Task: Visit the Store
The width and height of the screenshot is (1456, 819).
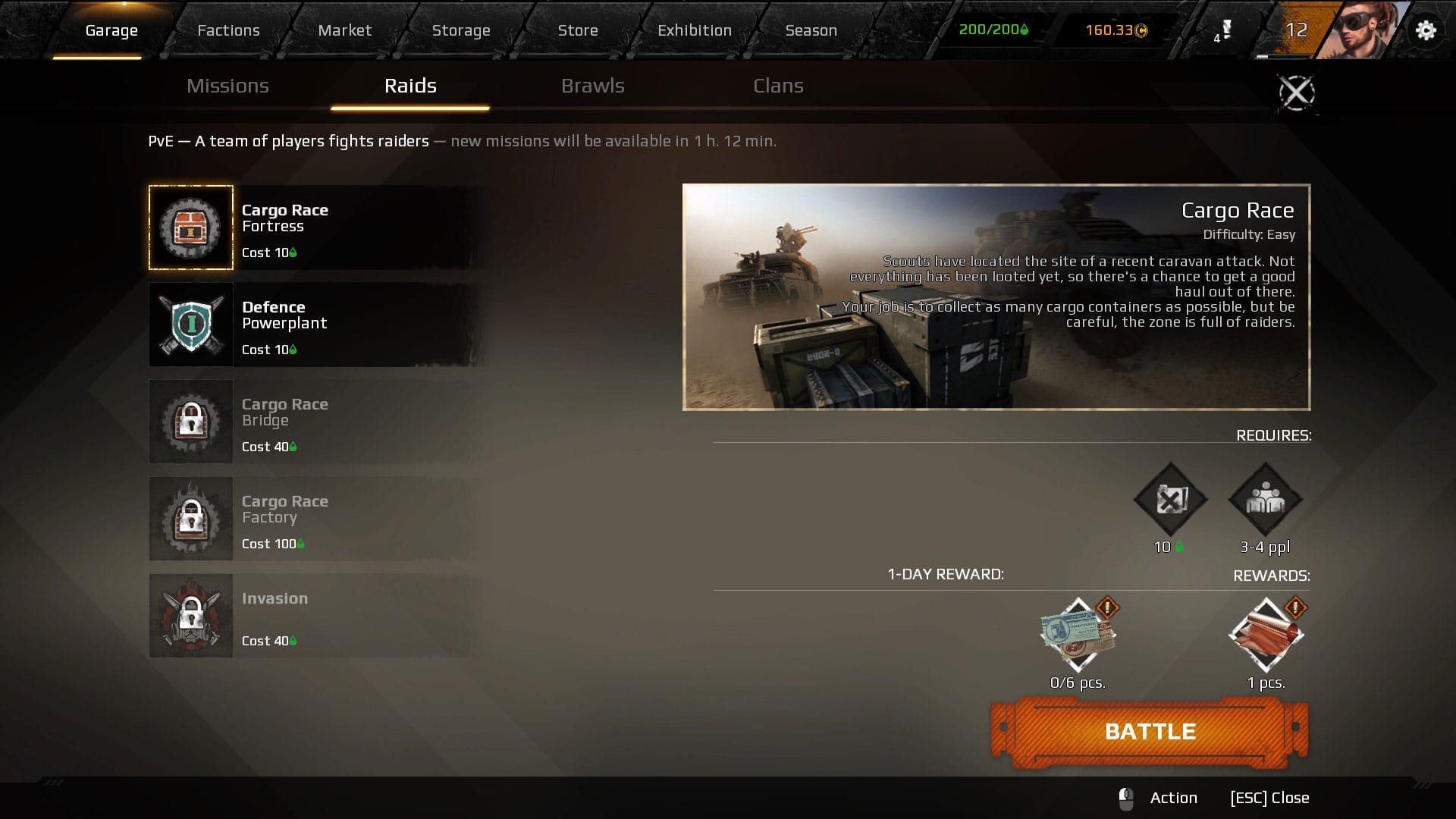Action: pyautogui.click(x=577, y=30)
